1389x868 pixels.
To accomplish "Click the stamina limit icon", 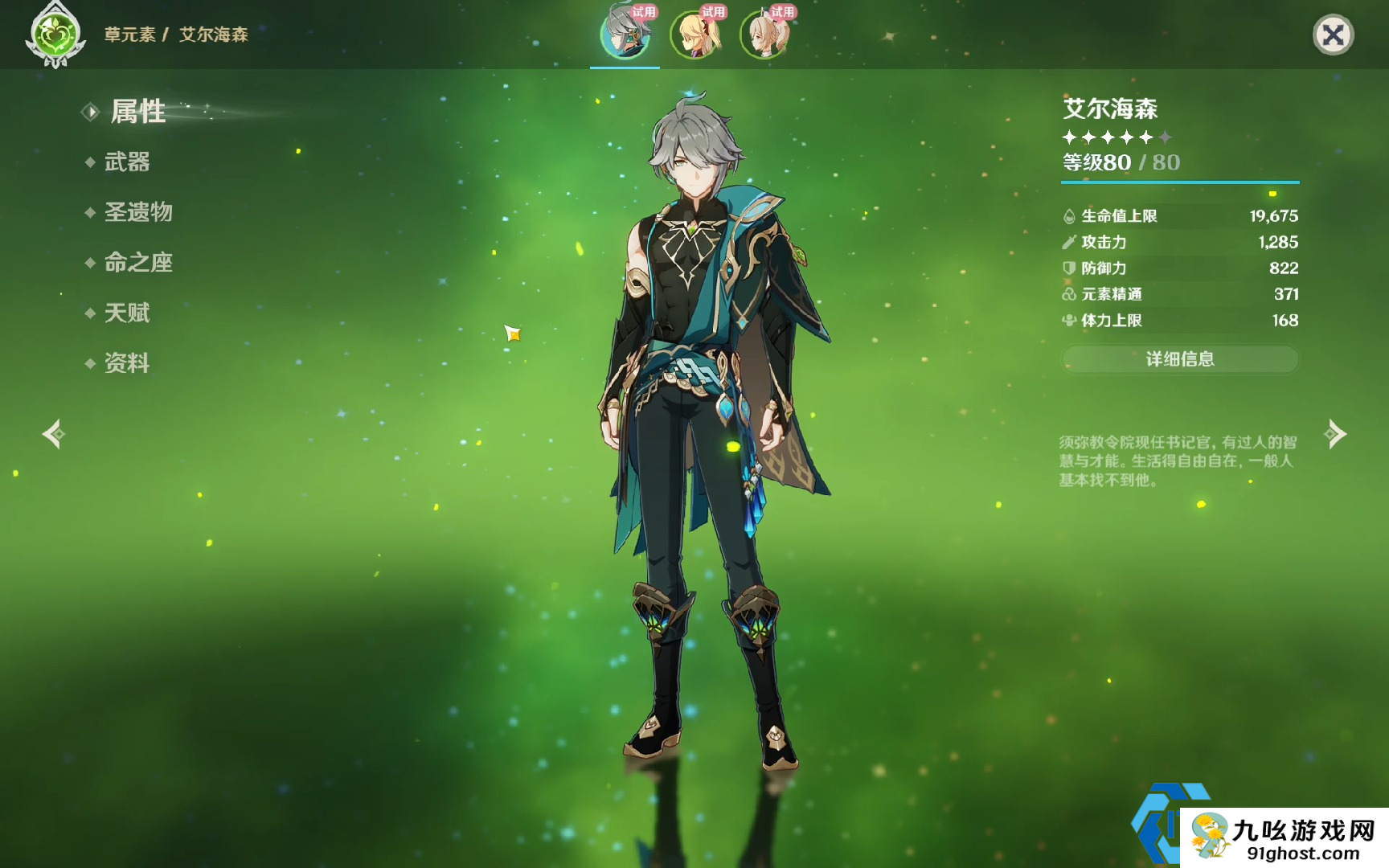I will tap(1069, 320).
